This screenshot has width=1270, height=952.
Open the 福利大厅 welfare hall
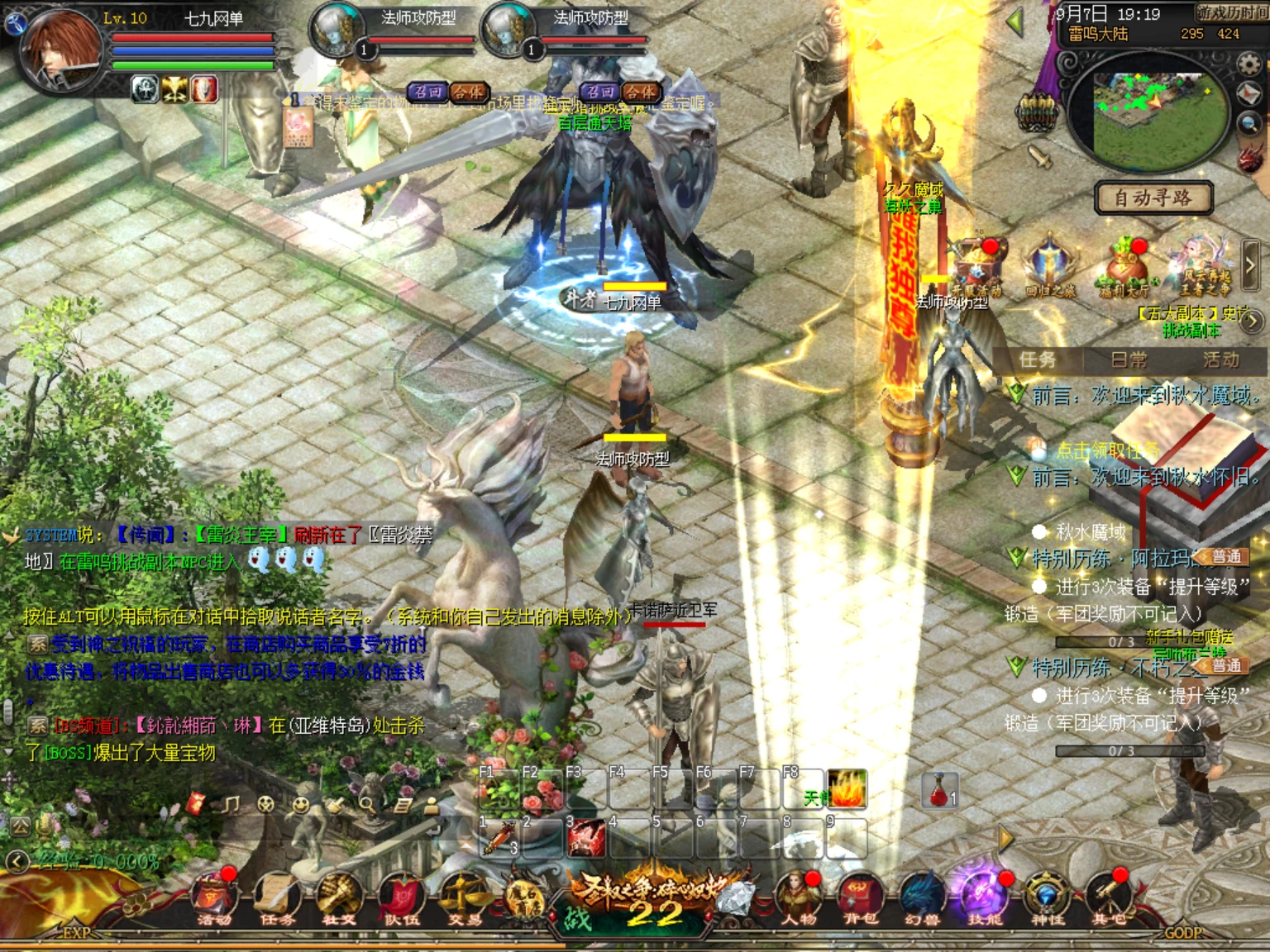(x=1126, y=263)
